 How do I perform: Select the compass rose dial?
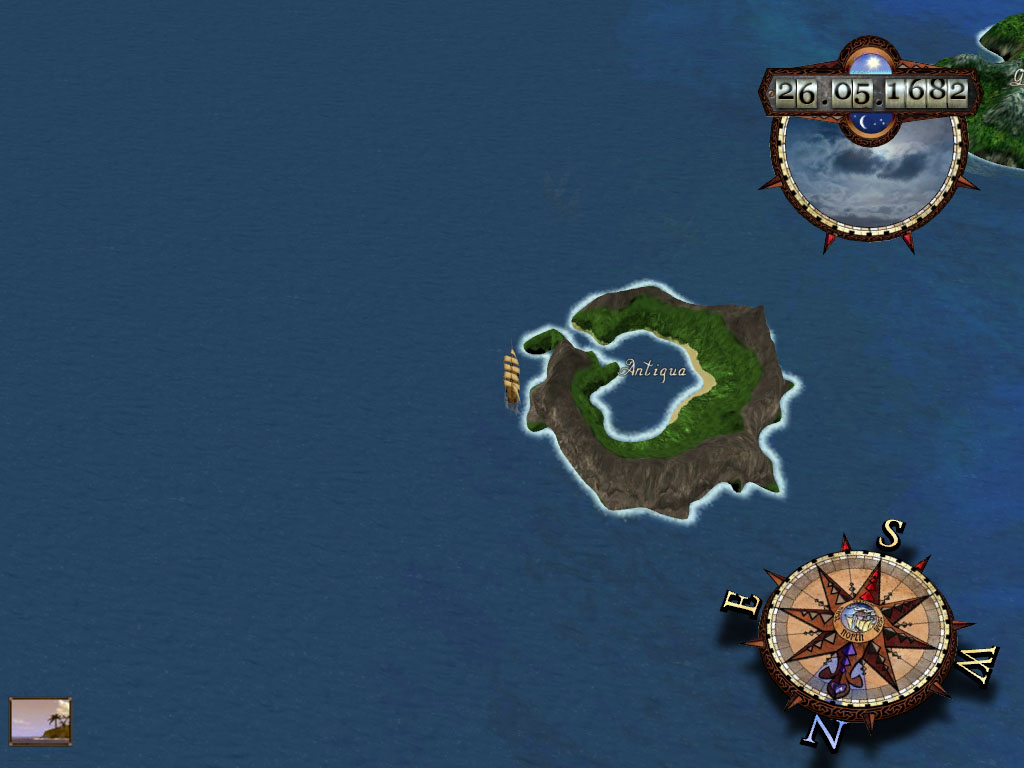tap(857, 629)
